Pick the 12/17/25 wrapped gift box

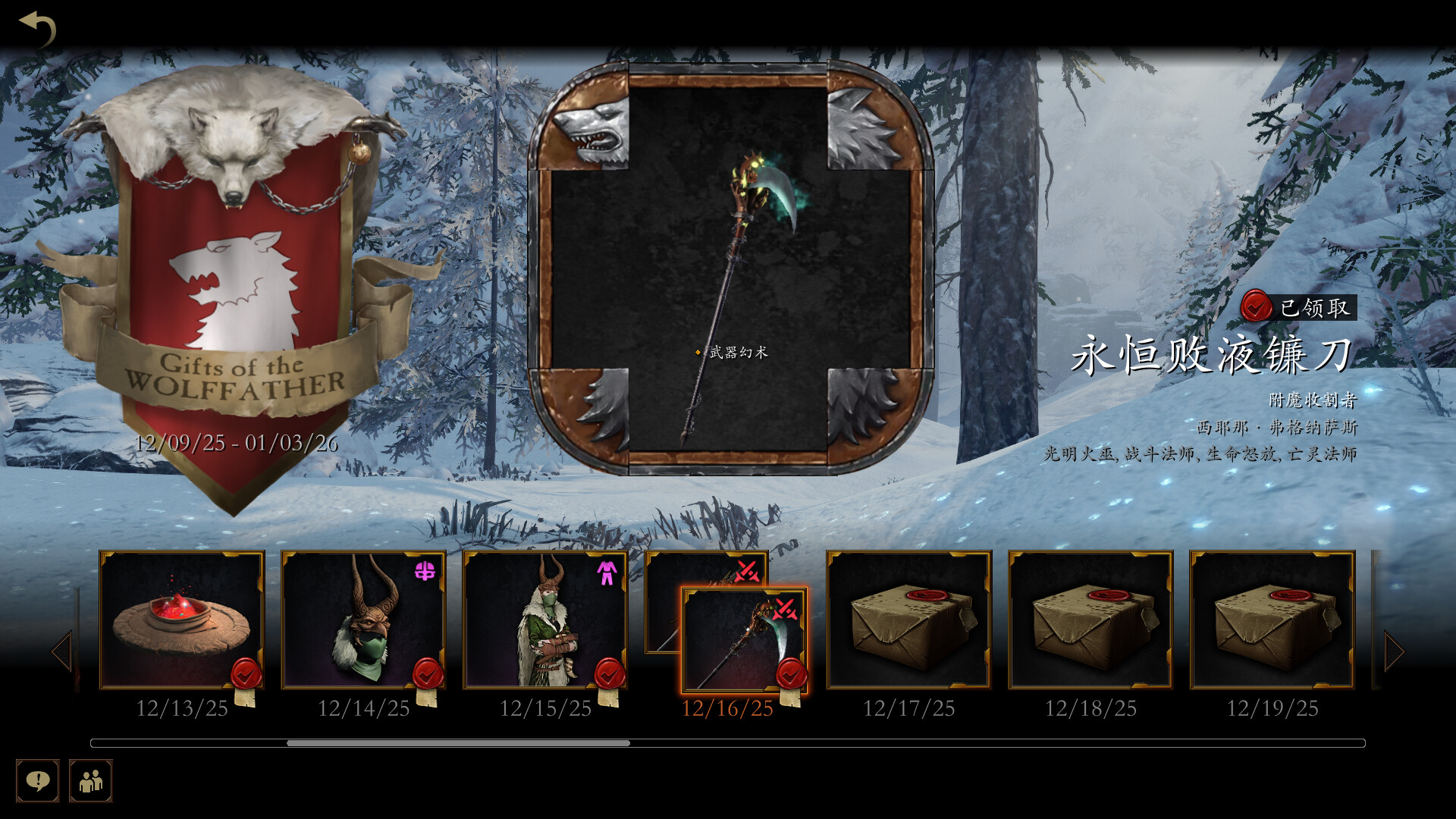coord(908,620)
